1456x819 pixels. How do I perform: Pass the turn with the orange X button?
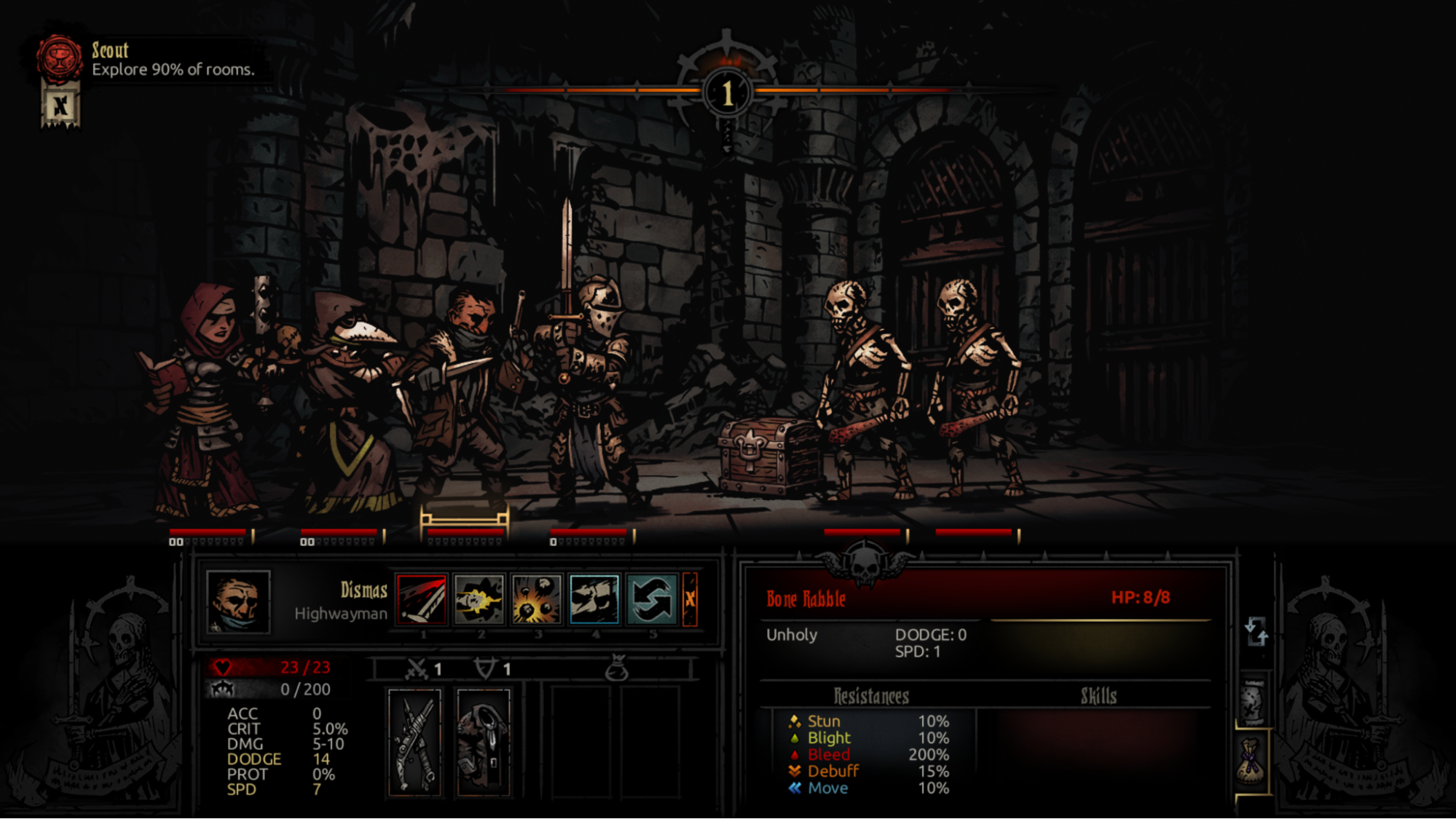(x=690, y=599)
